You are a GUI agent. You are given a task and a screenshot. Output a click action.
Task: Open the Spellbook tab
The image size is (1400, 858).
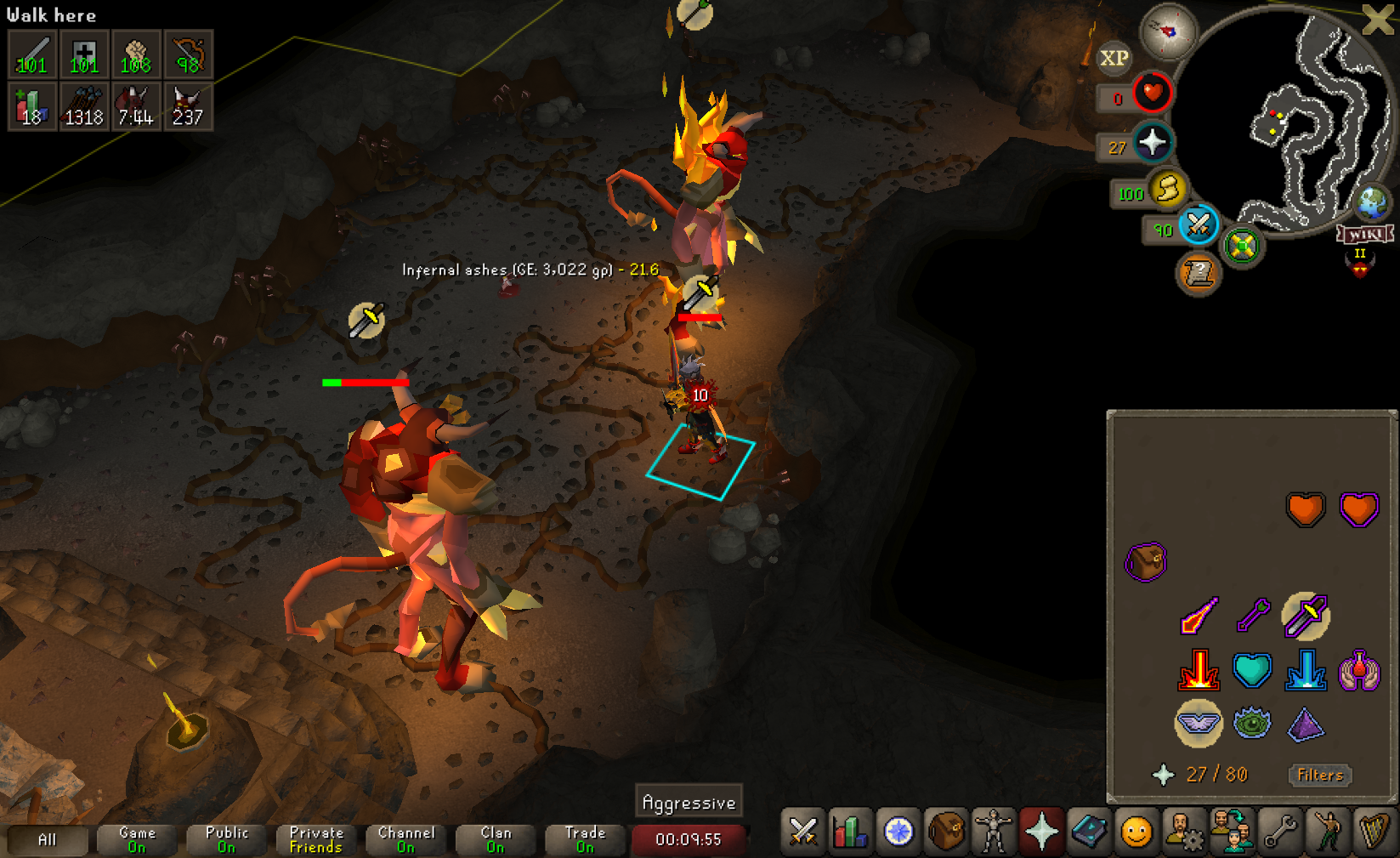point(1088,832)
